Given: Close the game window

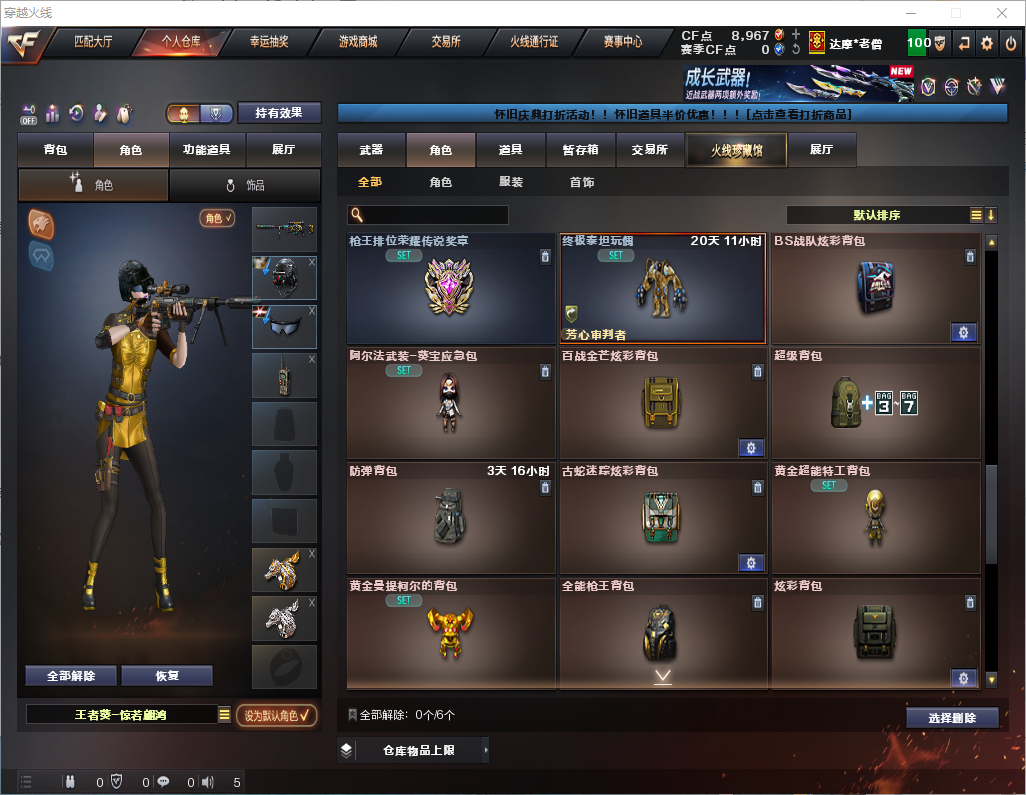Looking at the screenshot, I should (1002, 13).
